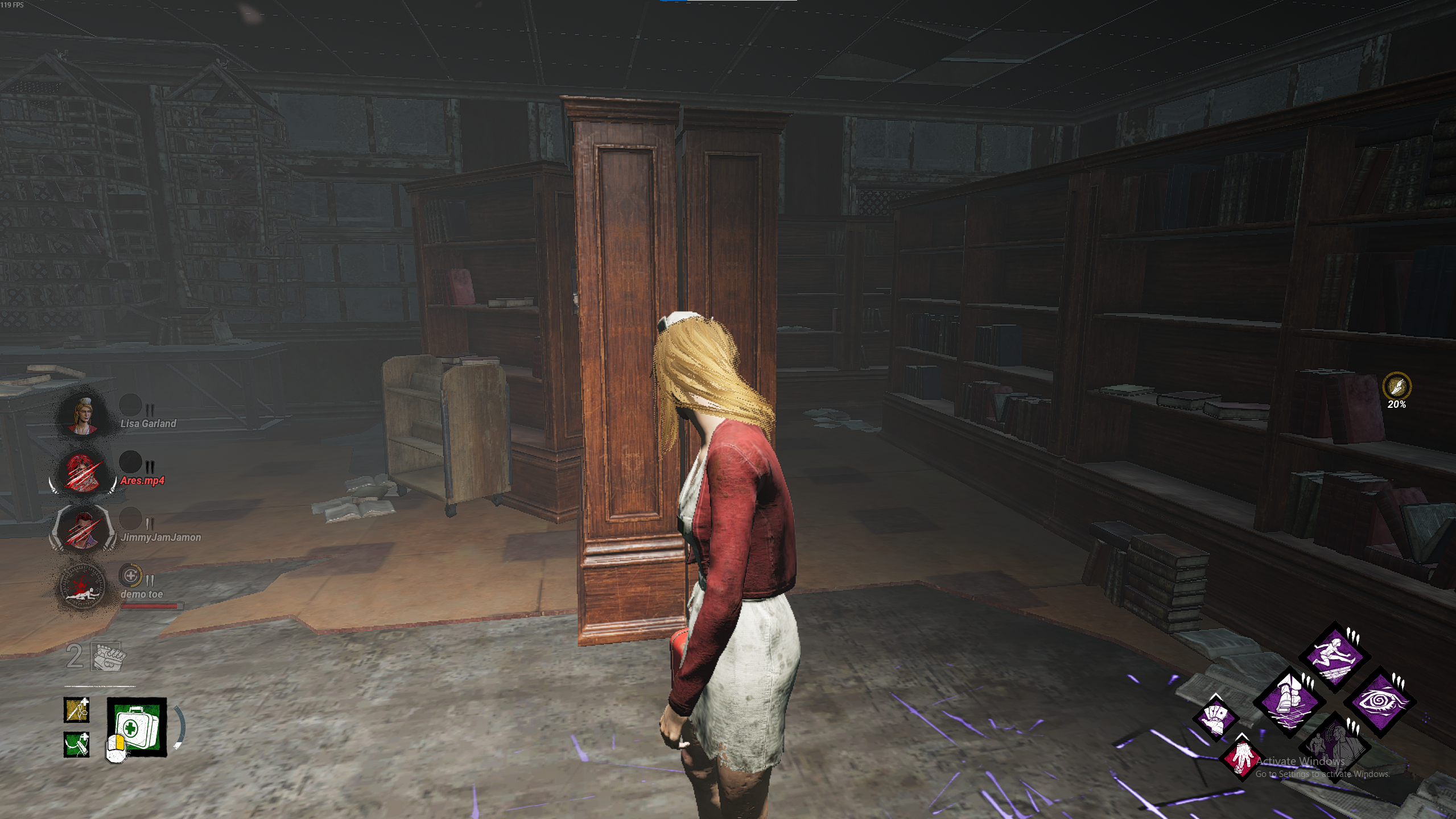The width and height of the screenshot is (1456, 819).
Task: Select the green bandage med-kit add-on
Action: [76, 744]
